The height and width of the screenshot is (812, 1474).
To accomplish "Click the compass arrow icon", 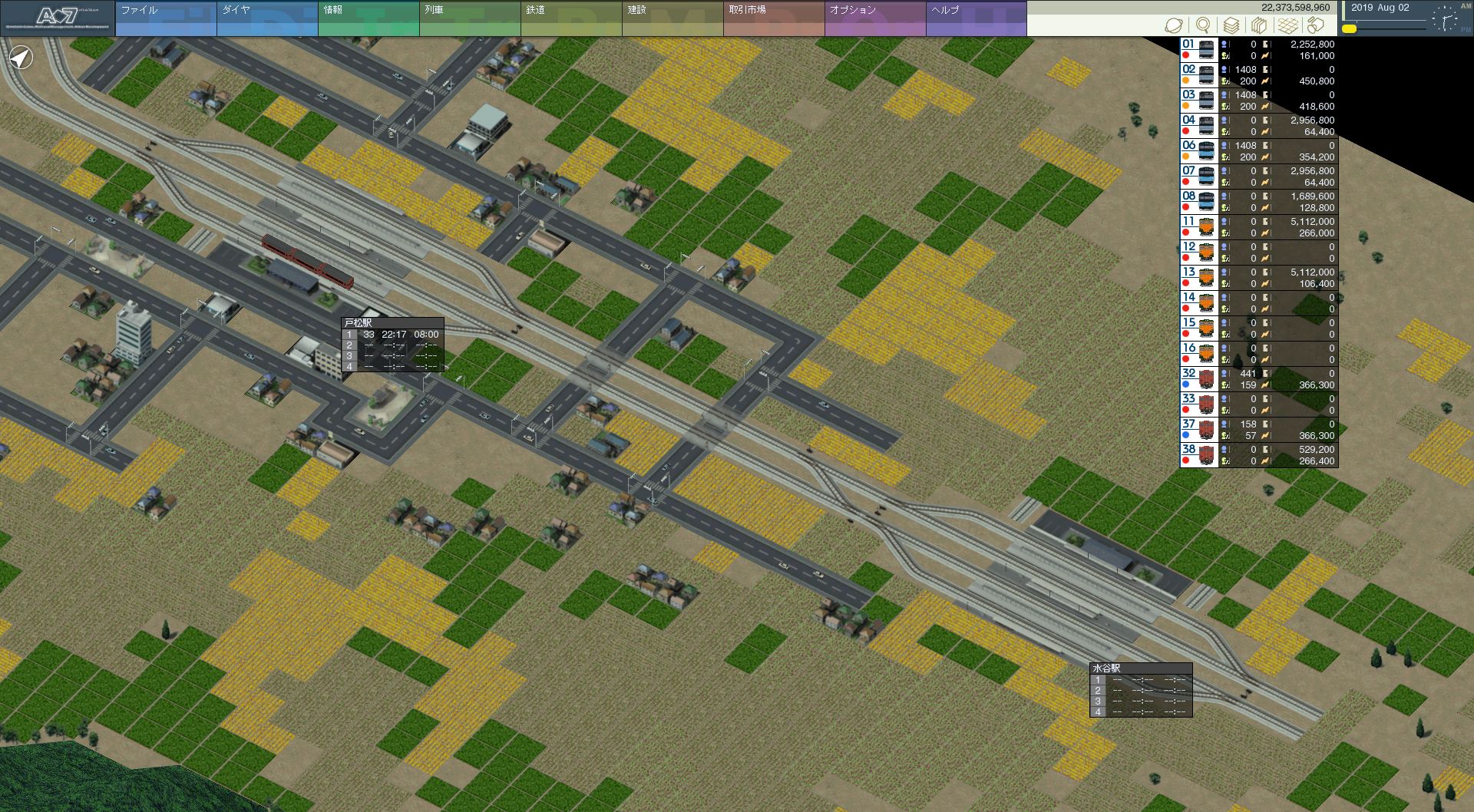I will pyautogui.click(x=21, y=58).
